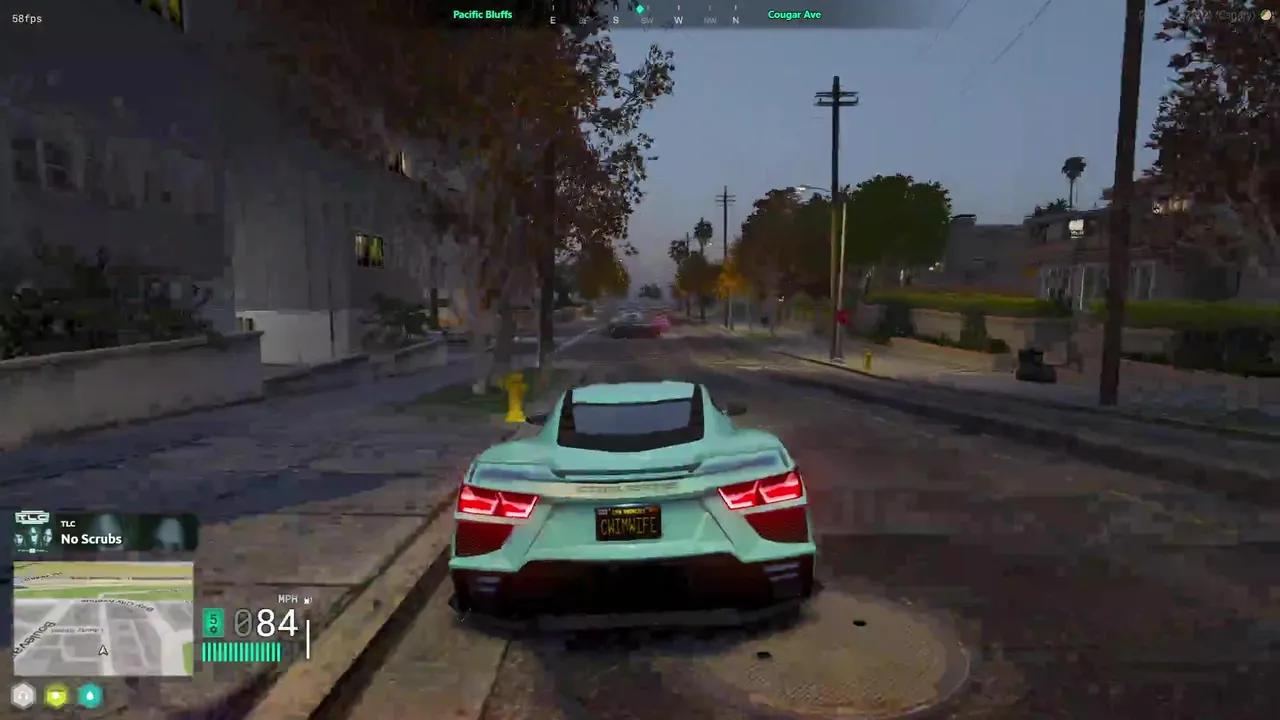Click the player arrow on the minimap

[x=102, y=650]
